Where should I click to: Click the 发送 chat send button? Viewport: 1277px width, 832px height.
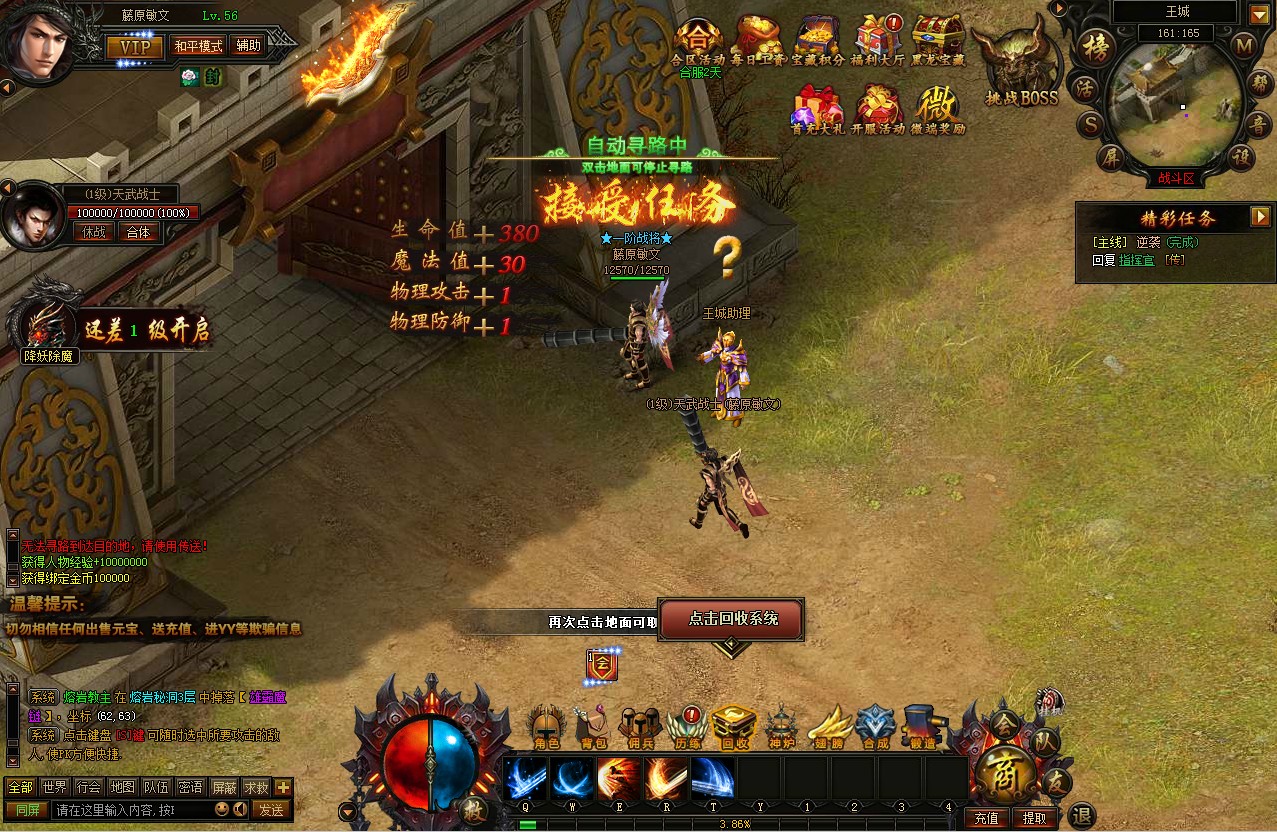[271, 810]
